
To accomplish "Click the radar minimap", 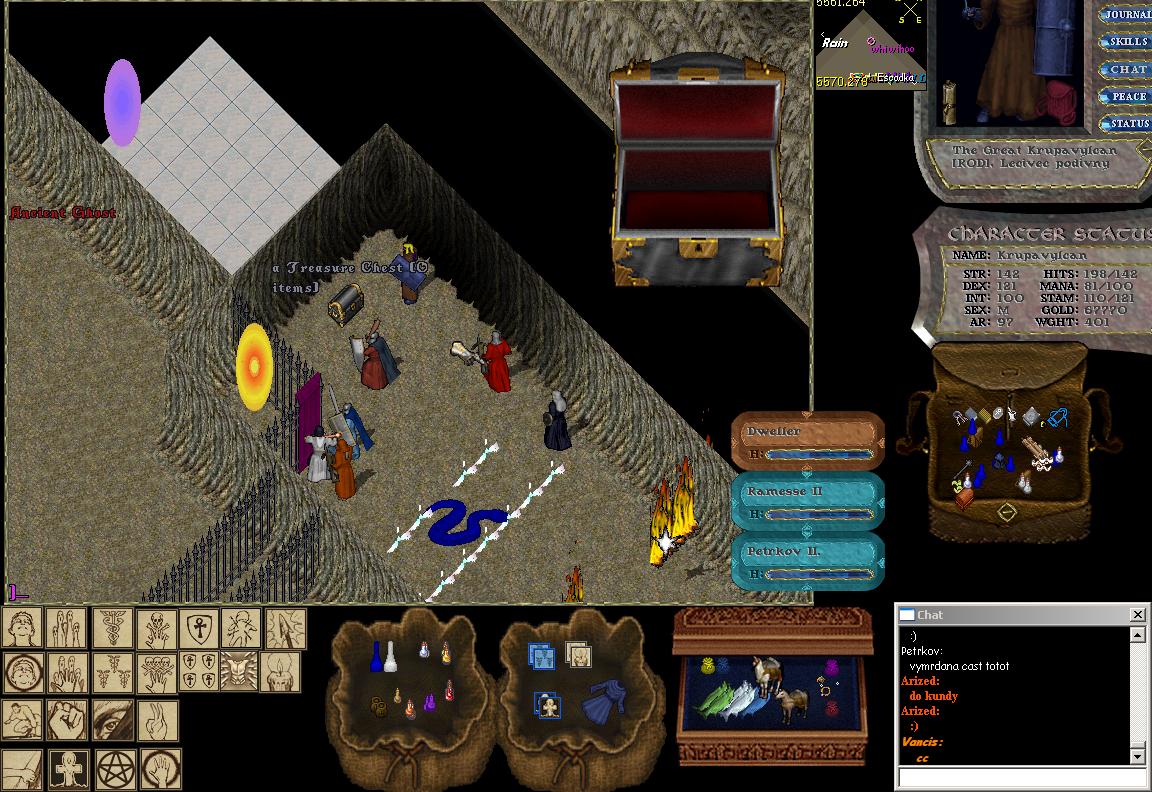I will (868, 47).
